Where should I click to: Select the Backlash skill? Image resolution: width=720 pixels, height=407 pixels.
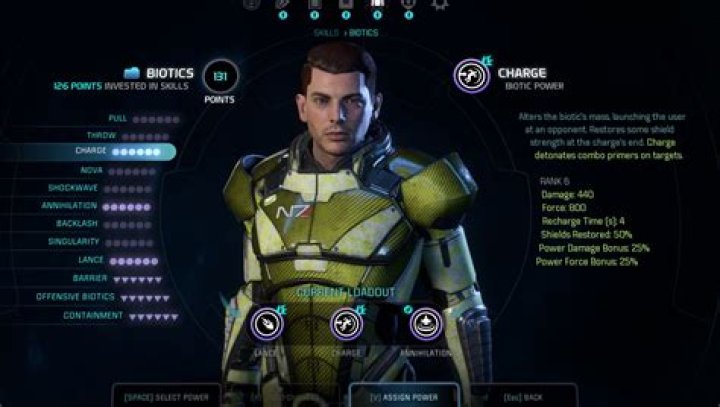click(x=112, y=224)
